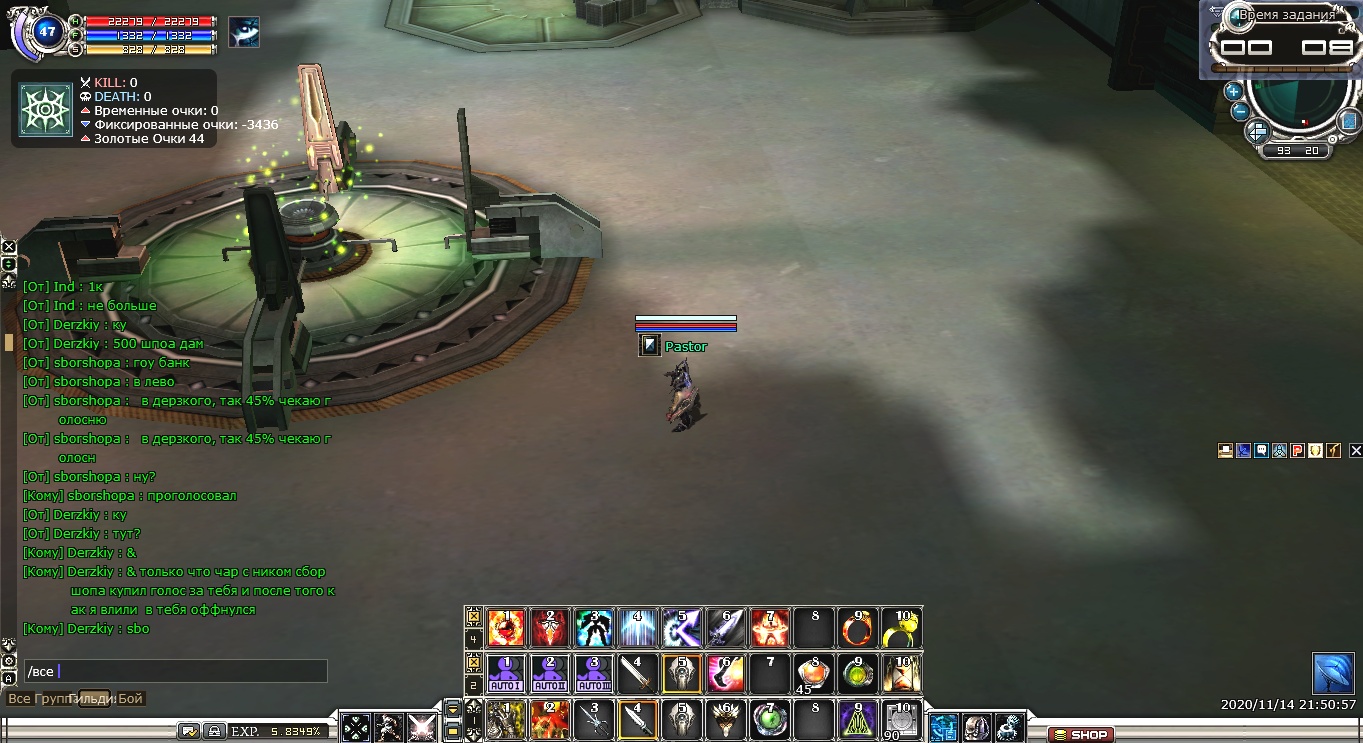Click the shark buff icon near health bars
The height and width of the screenshot is (743, 1363).
pos(243,32)
